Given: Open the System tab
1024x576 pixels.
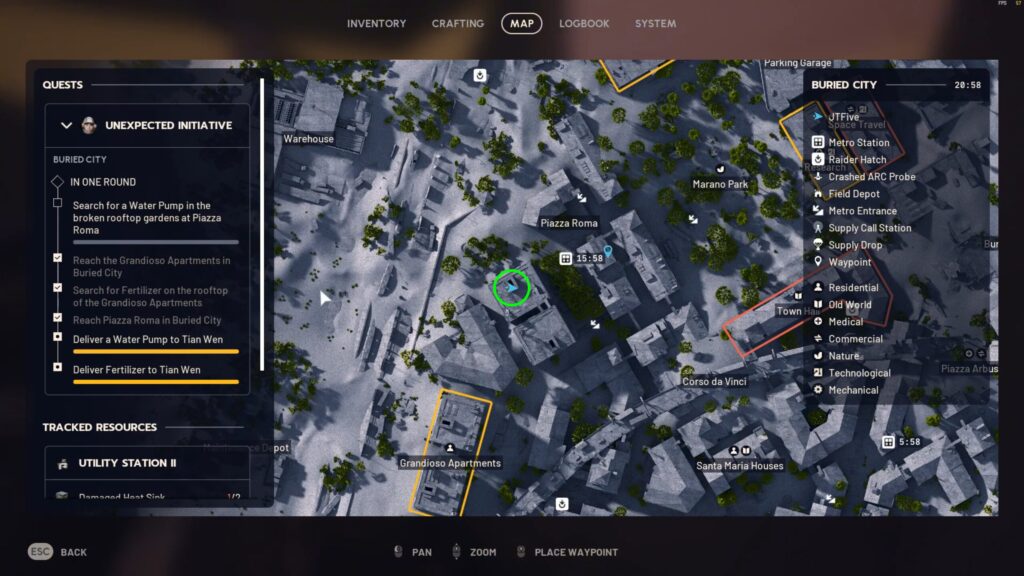Looking at the screenshot, I should click(655, 24).
